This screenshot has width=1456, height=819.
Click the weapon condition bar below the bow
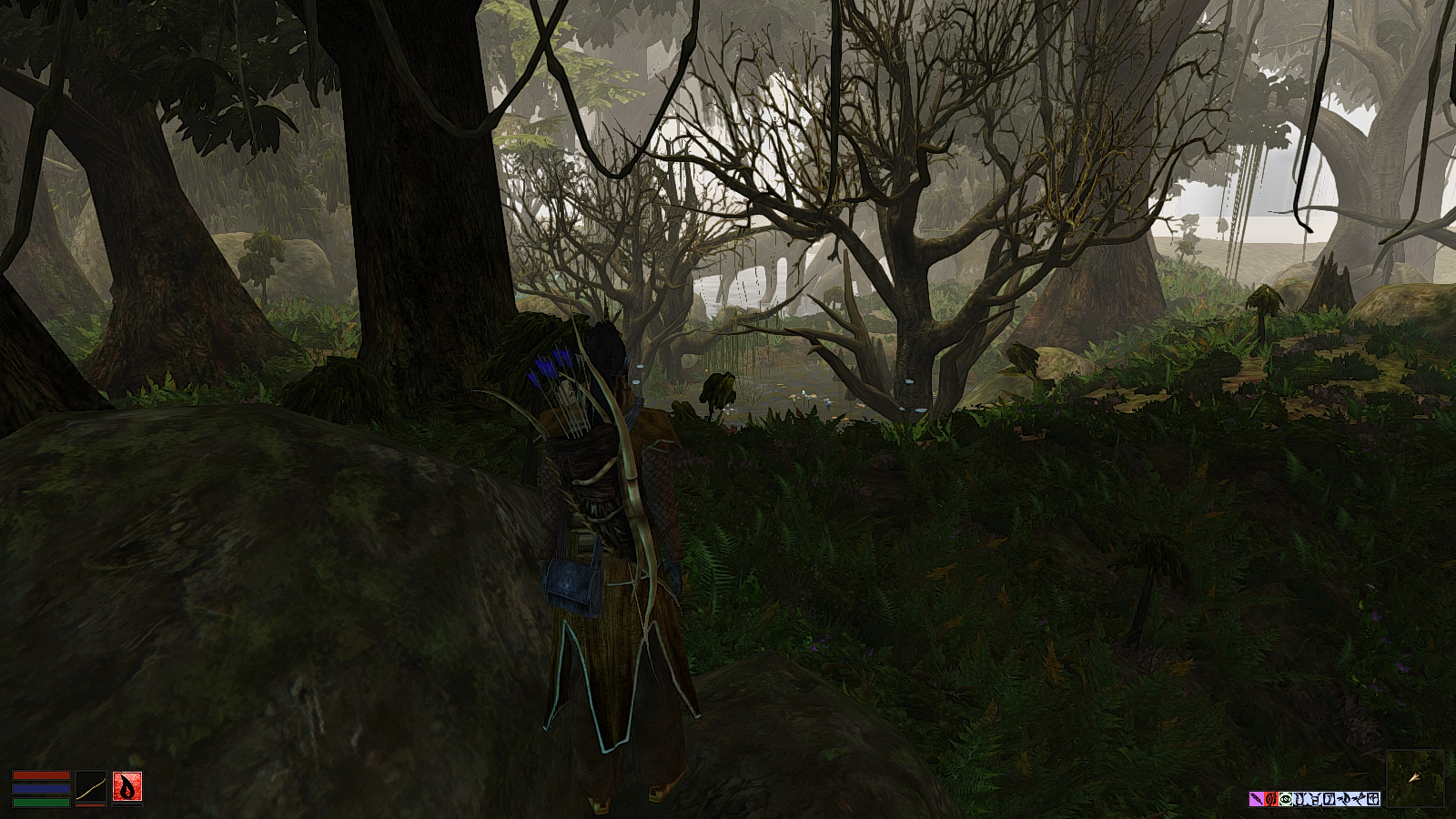click(x=90, y=805)
